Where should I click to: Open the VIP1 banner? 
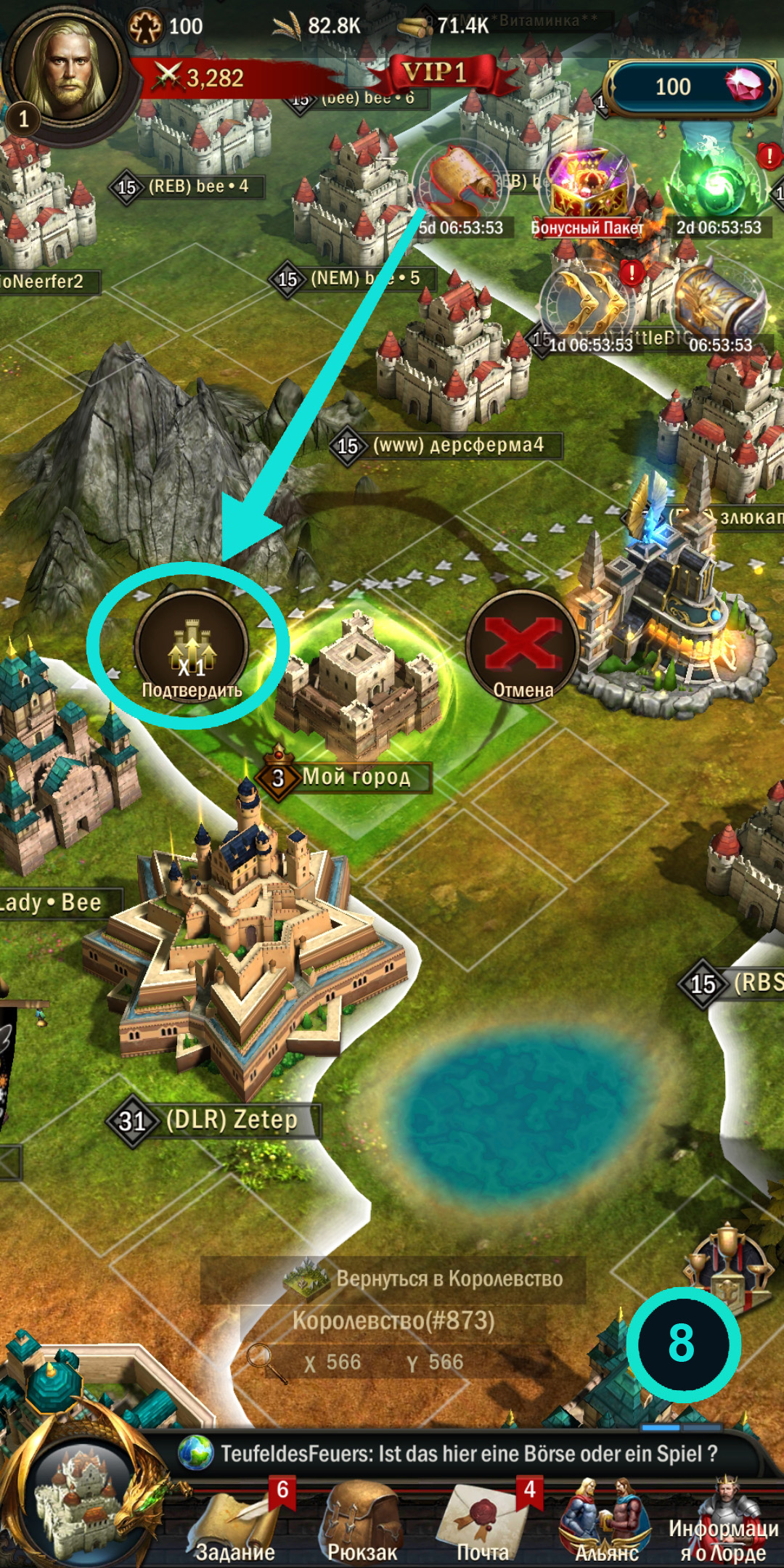click(436, 73)
